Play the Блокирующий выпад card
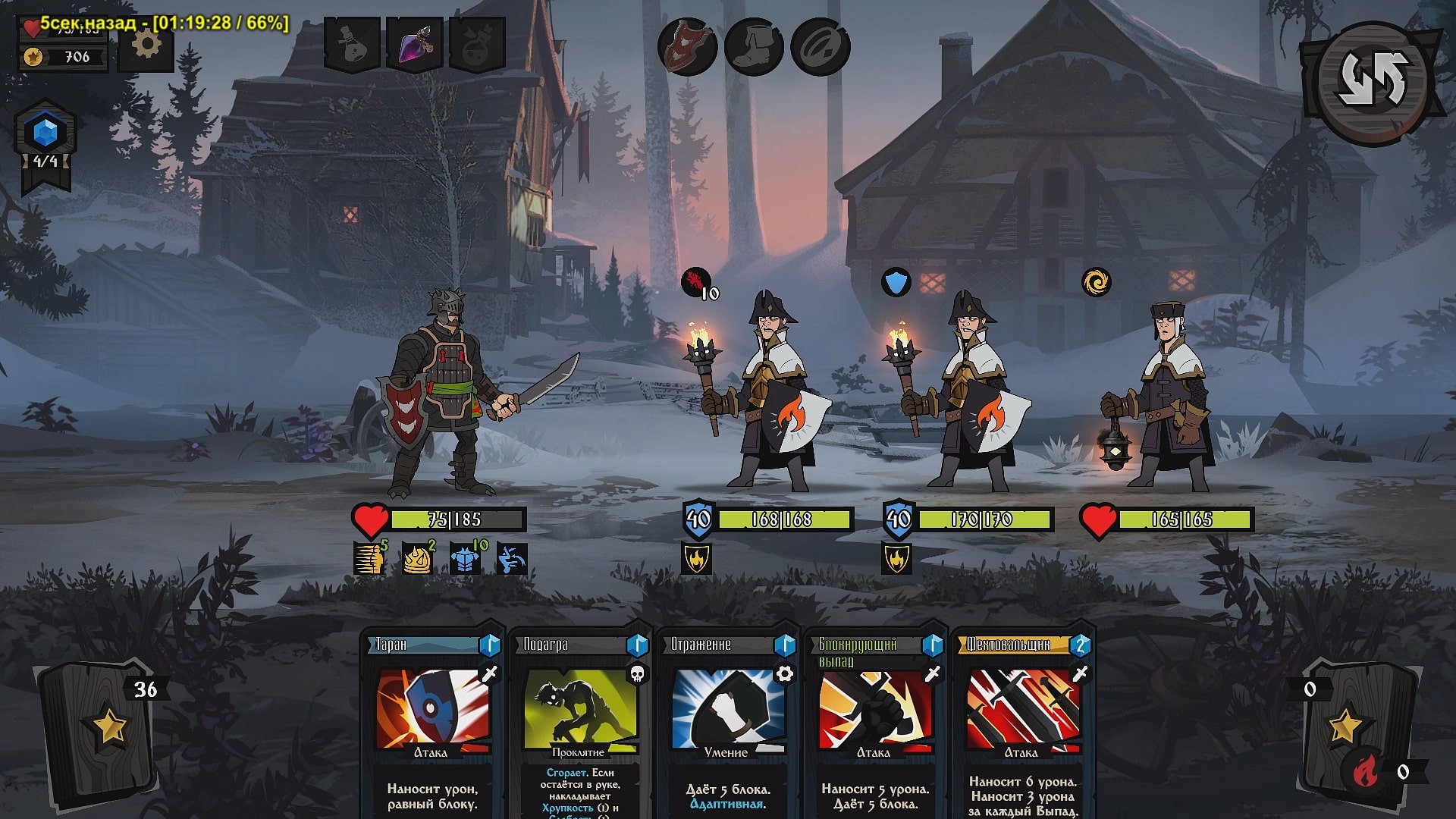 coord(875,720)
